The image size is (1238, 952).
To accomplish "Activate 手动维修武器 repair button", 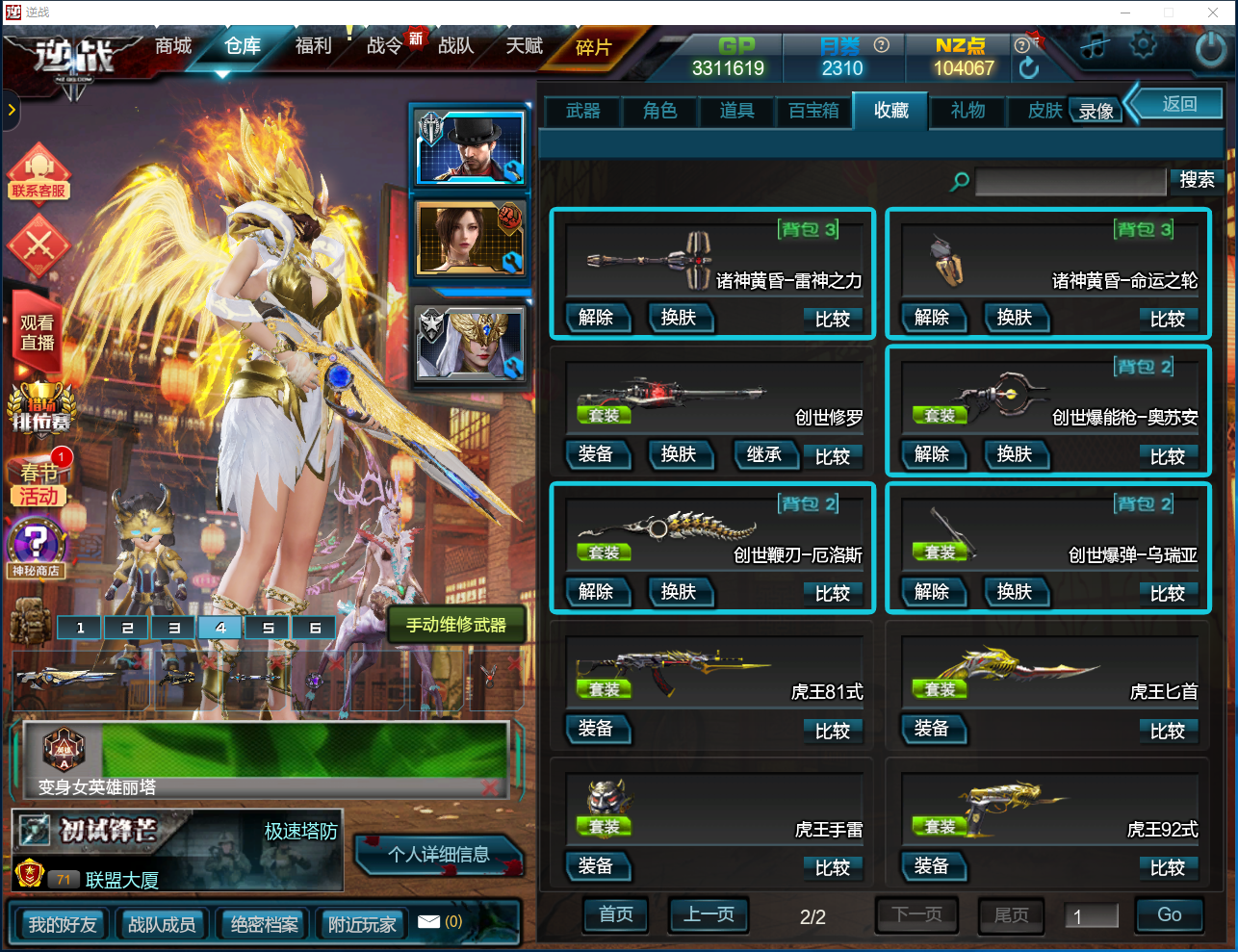I will (456, 626).
